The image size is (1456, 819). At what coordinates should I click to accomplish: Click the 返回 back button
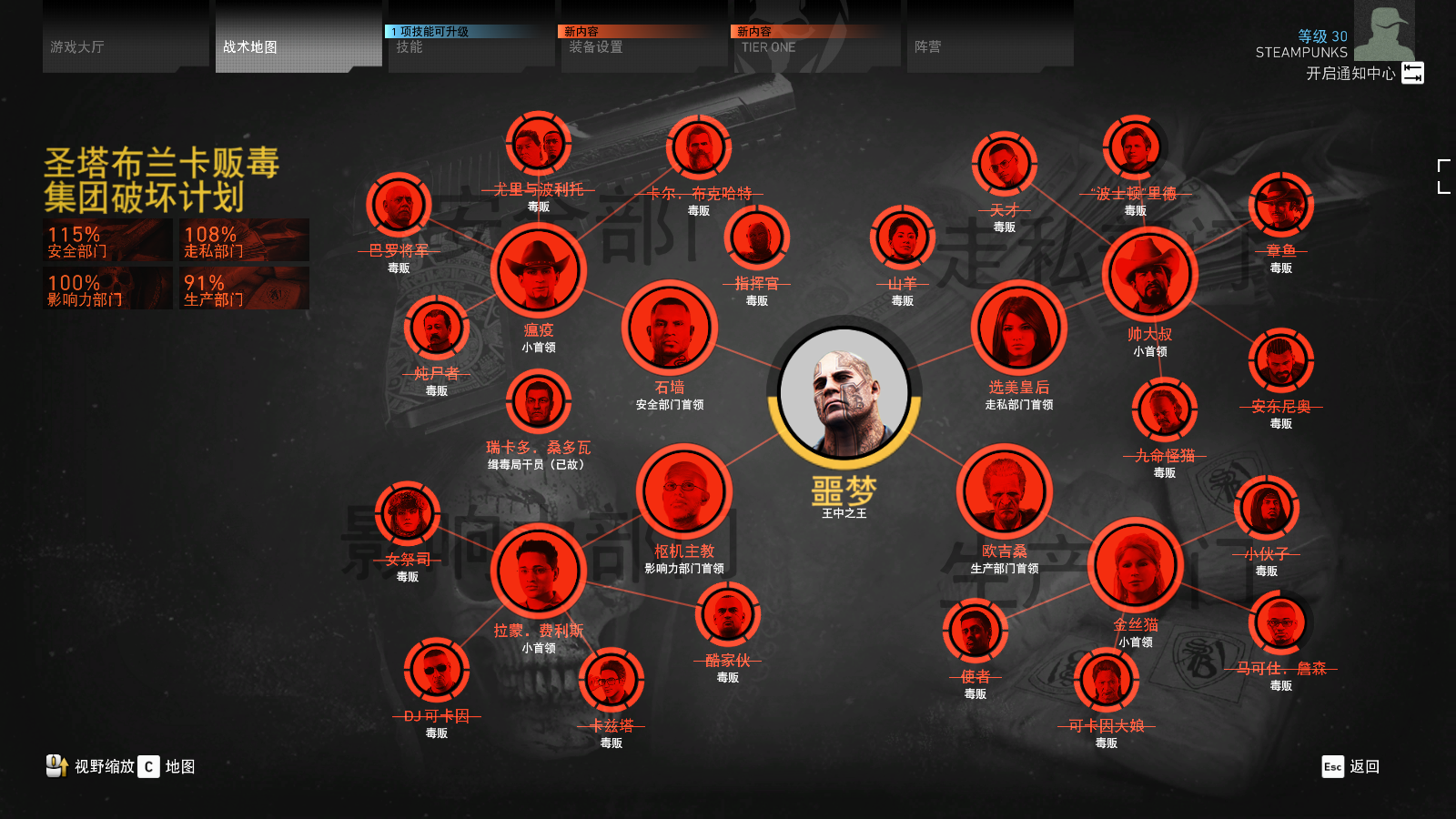click(x=1351, y=766)
